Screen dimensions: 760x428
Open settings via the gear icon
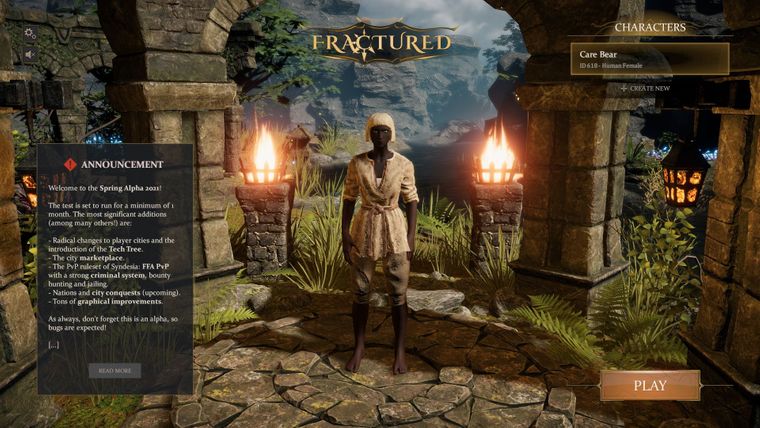click(29, 33)
